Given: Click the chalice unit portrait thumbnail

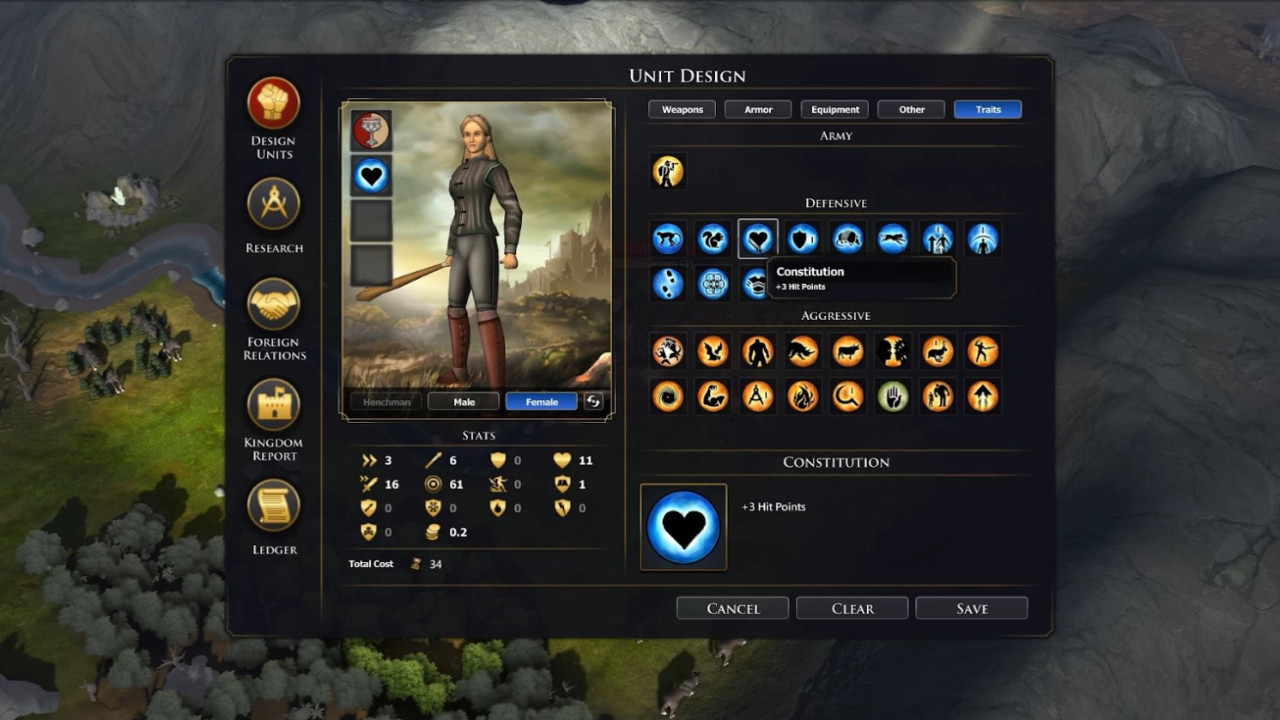Looking at the screenshot, I should point(369,129).
